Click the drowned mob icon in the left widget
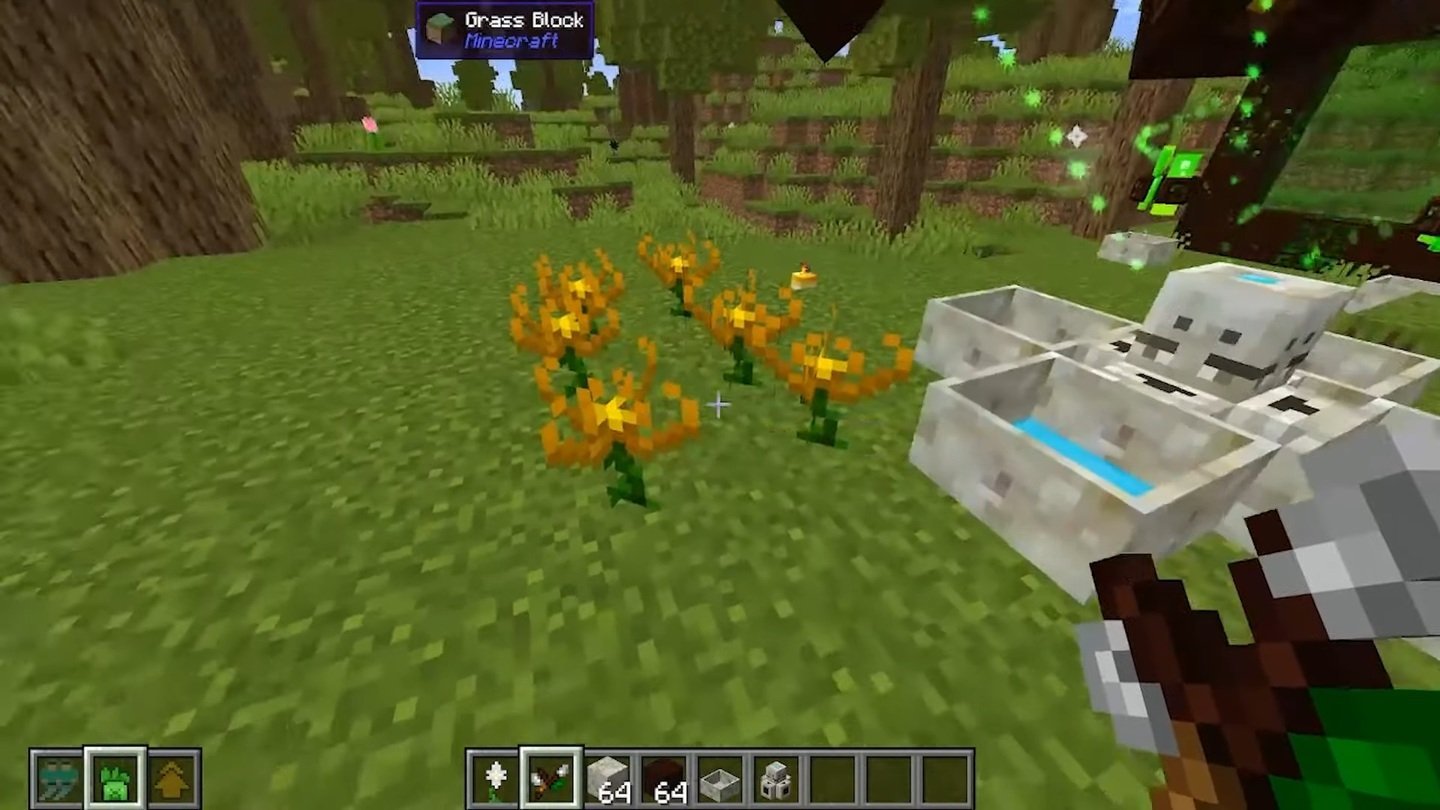The width and height of the screenshot is (1440, 810). 58,778
